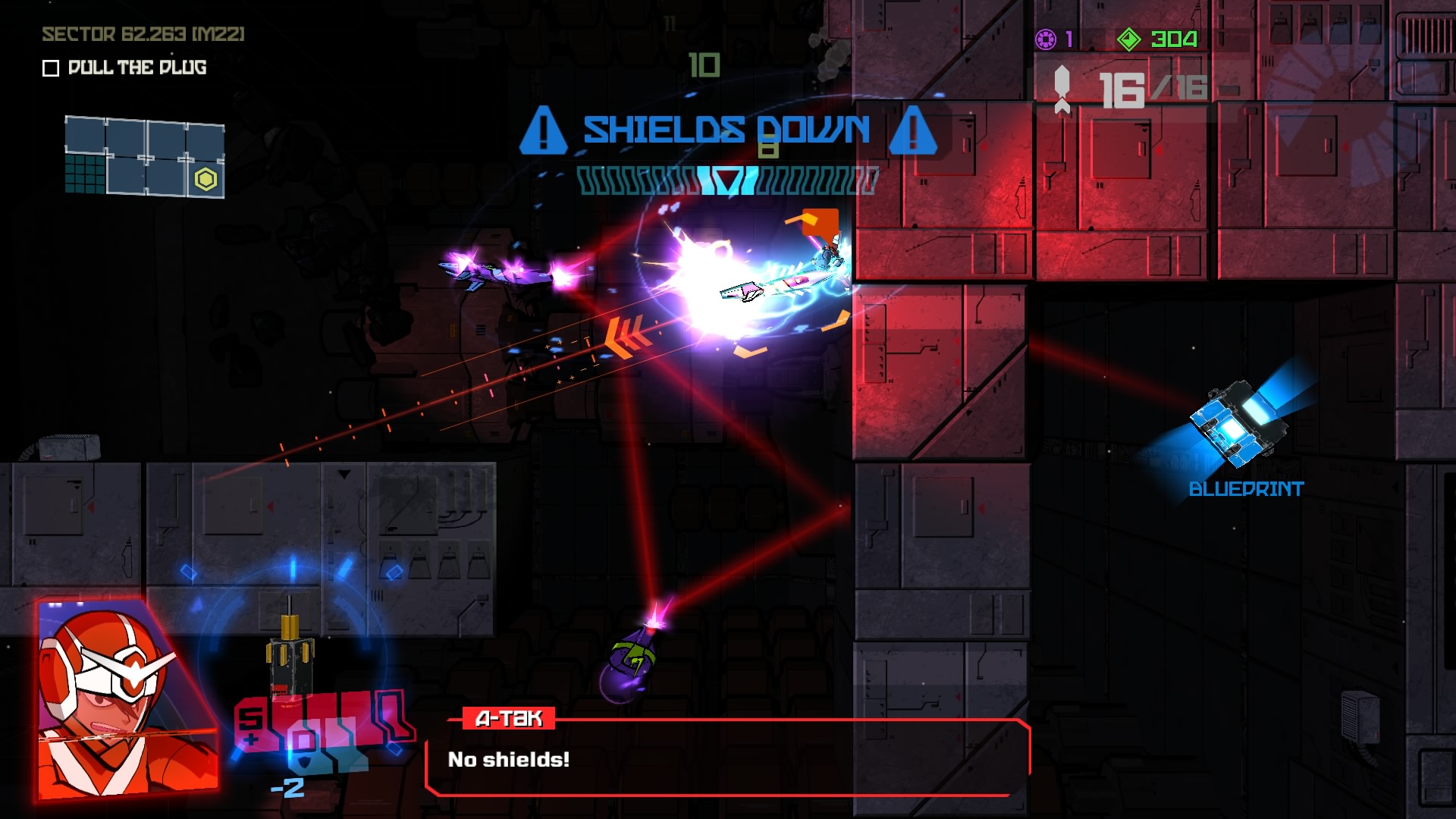Select the yellow hexagon minimap marker
The image size is (1456, 819).
(x=206, y=180)
